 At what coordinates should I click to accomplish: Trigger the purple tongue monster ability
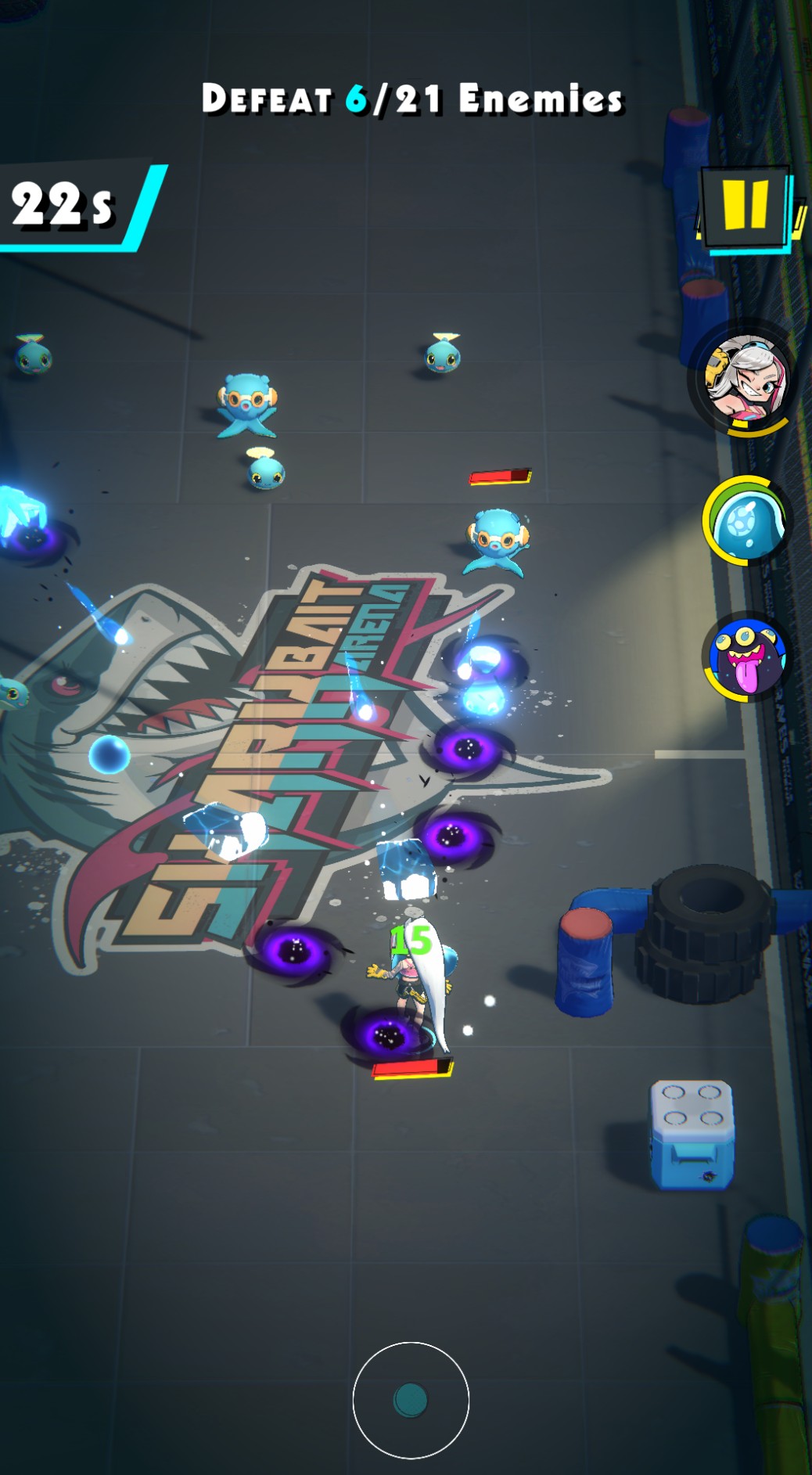[x=746, y=657]
